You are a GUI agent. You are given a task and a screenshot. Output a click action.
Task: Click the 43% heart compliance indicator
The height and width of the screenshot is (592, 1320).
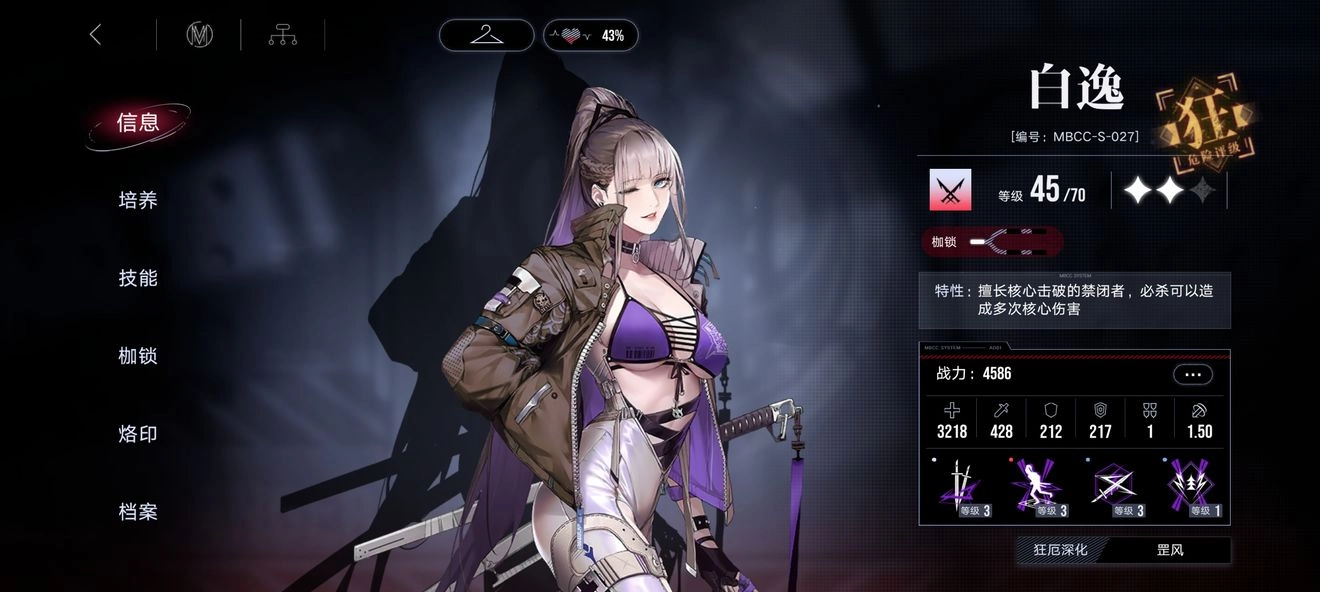click(x=590, y=35)
